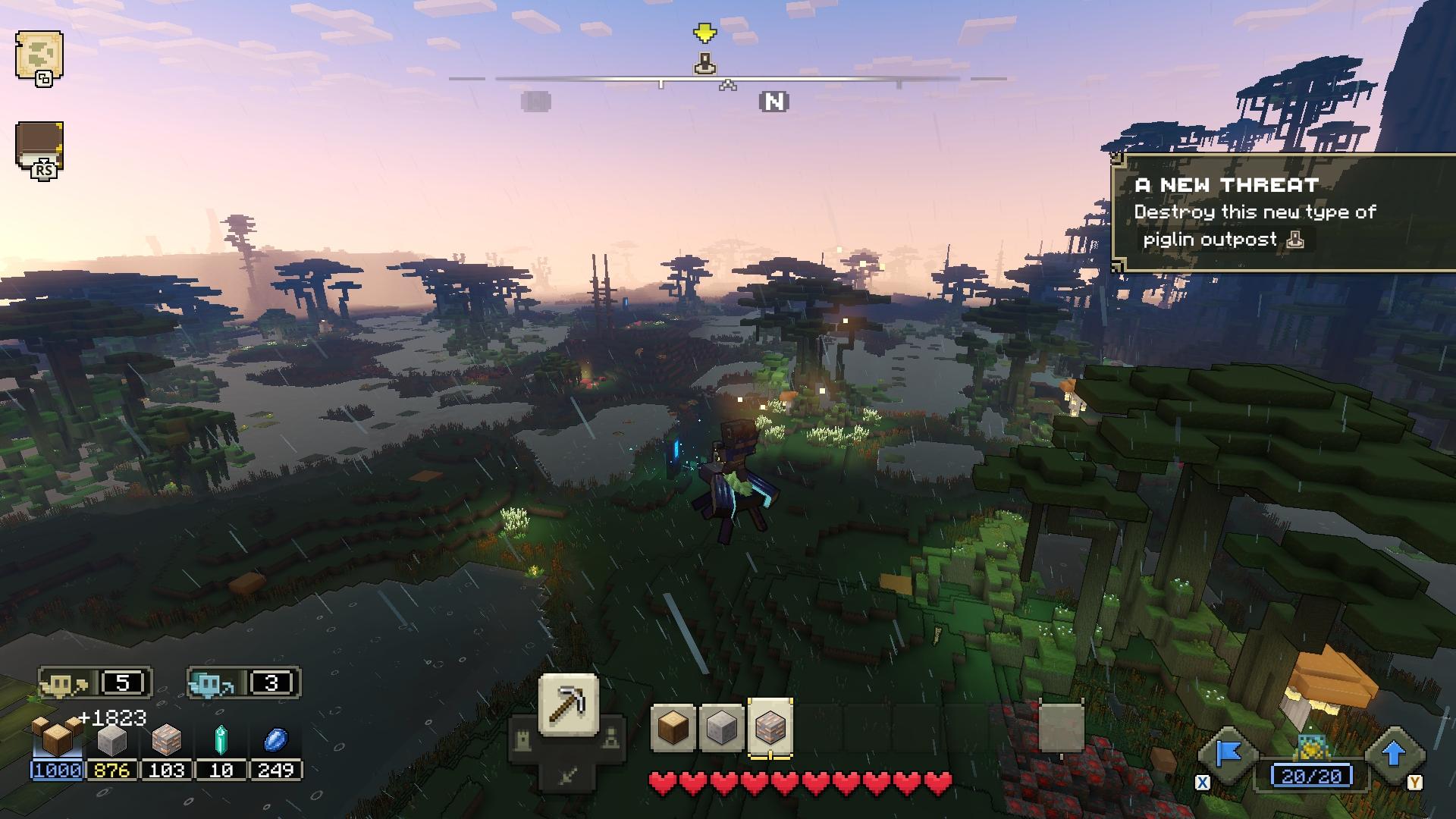
Task: Click the A New Threat objective panel
Action: coord(1283,212)
